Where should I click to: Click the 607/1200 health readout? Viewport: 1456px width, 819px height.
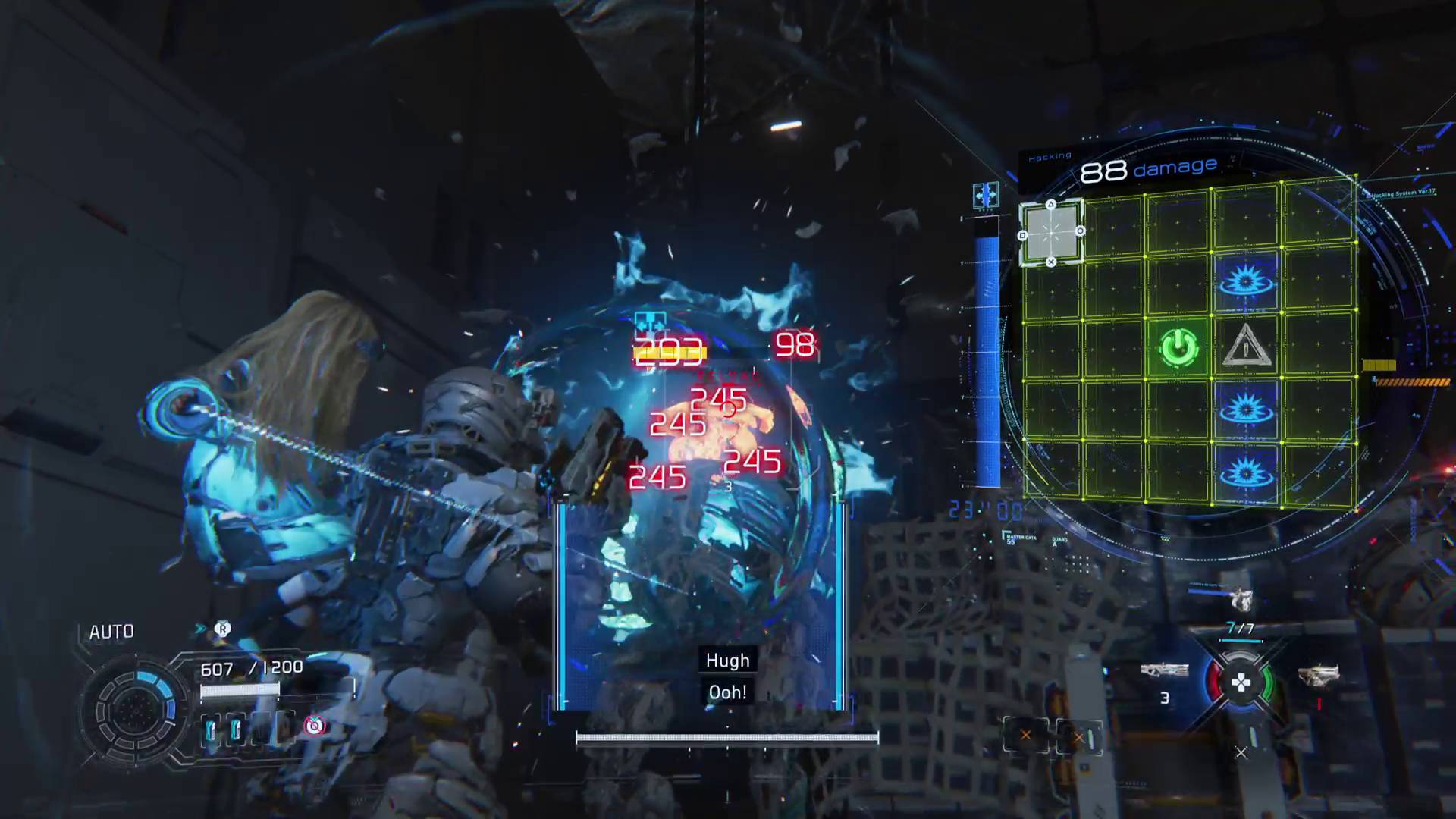252,667
